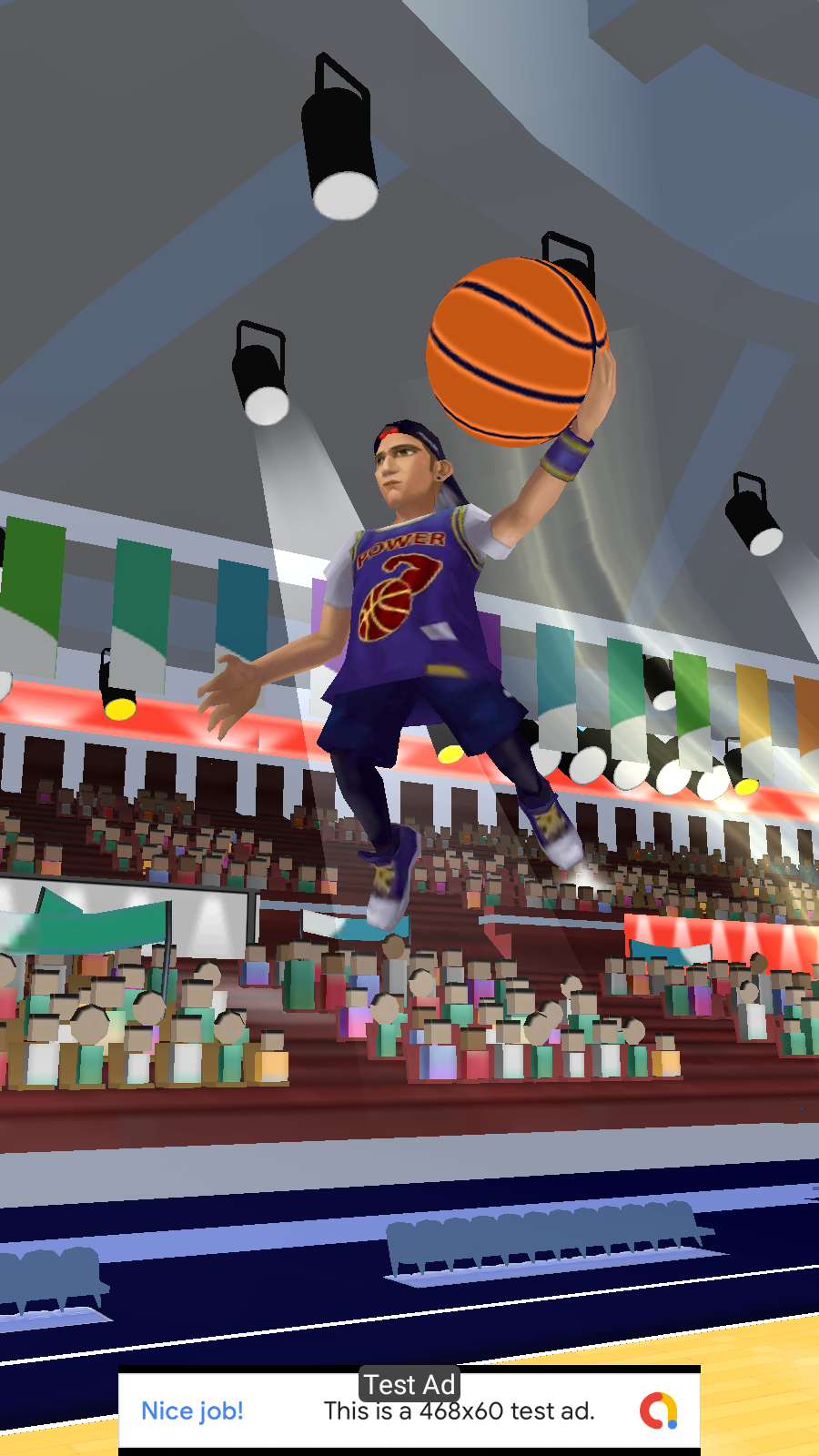
Task: Click the AdMob logo on the ad banner
Action: click(659, 1410)
